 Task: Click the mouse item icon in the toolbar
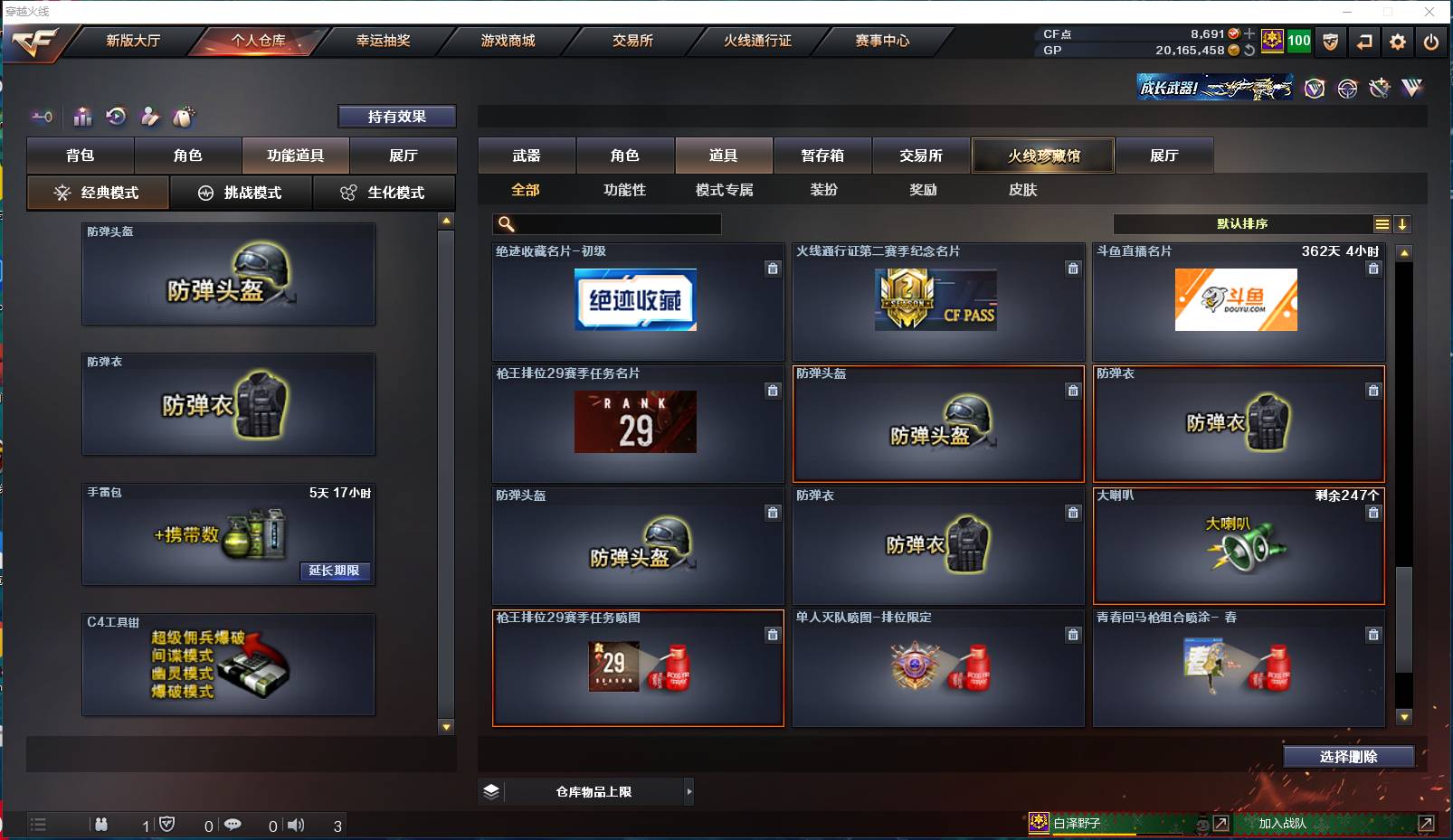[184, 117]
